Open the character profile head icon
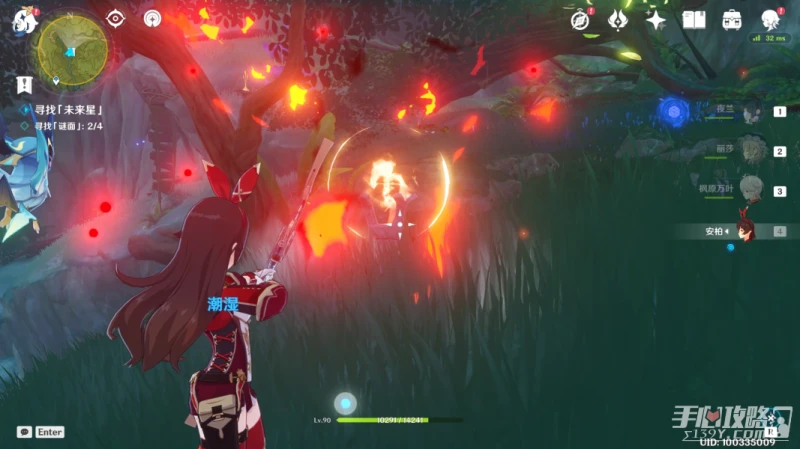Viewport: 800px width, 449px height. 771,19
